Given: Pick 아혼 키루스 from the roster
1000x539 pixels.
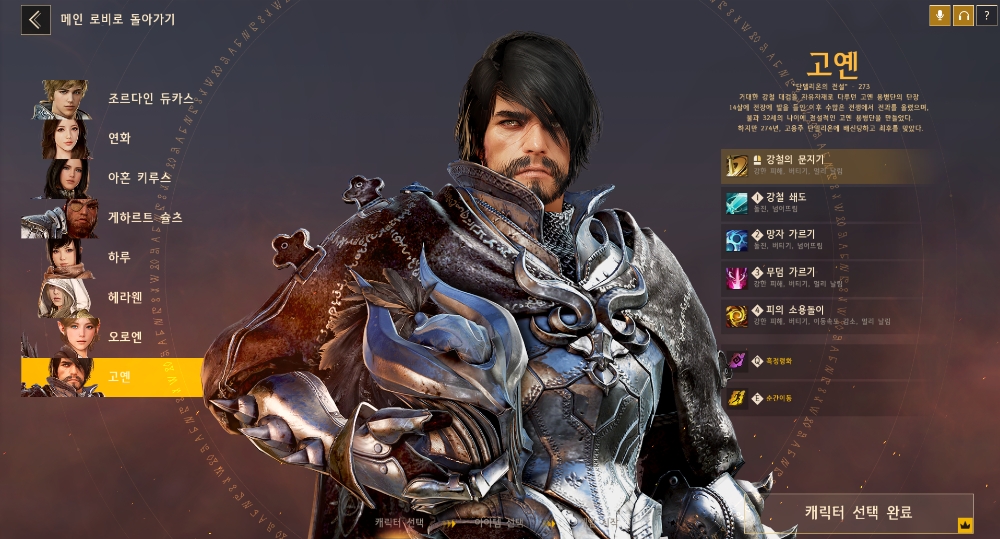Looking at the screenshot, I should click(x=112, y=178).
